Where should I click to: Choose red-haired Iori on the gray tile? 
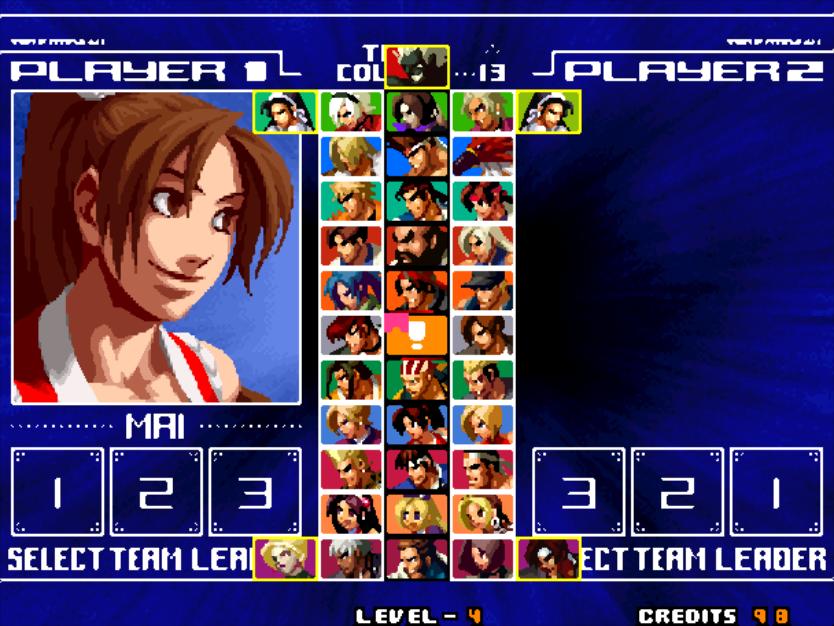click(351, 335)
